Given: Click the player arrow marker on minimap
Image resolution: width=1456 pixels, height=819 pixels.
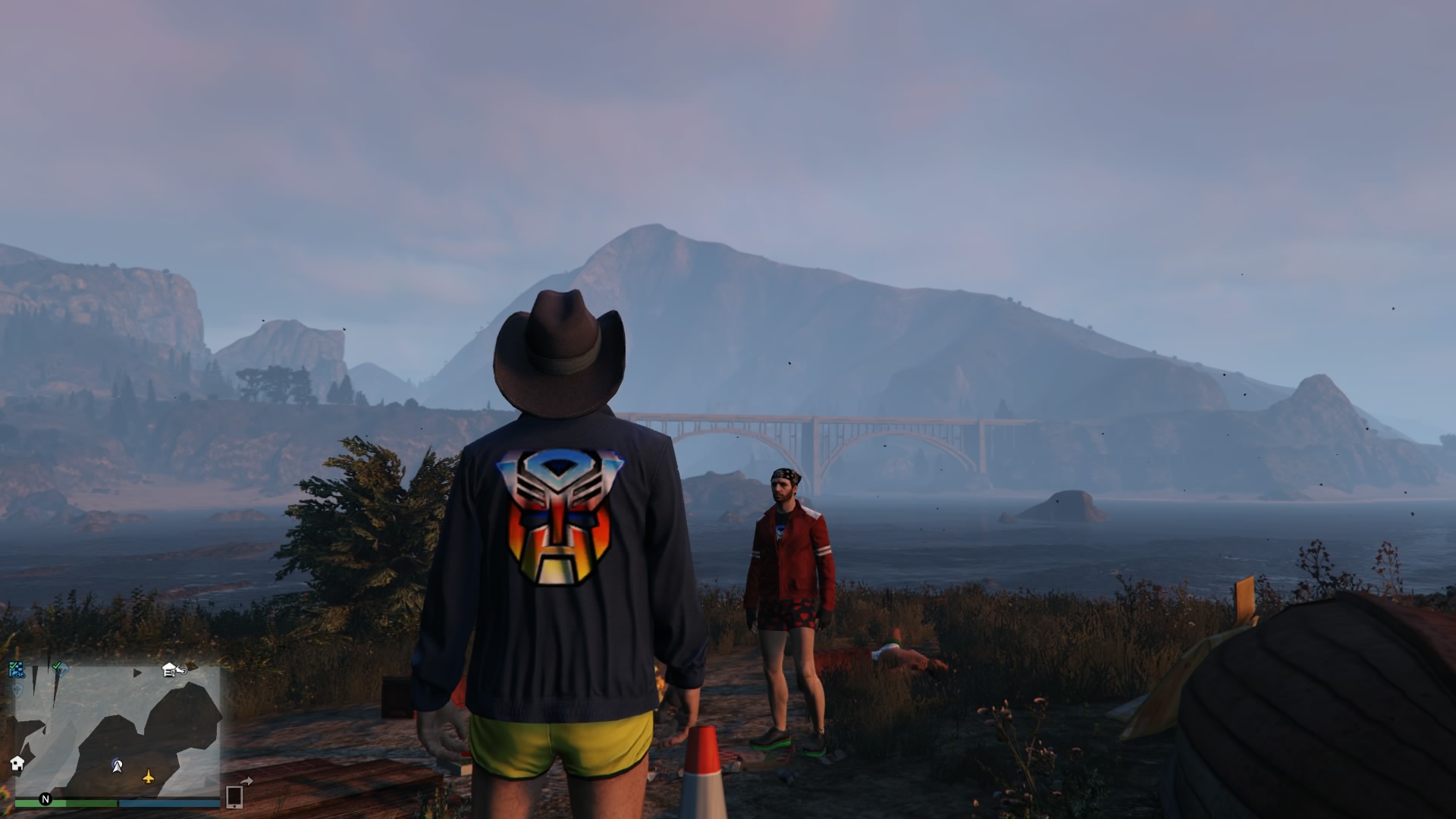Looking at the screenshot, I should point(117,766).
